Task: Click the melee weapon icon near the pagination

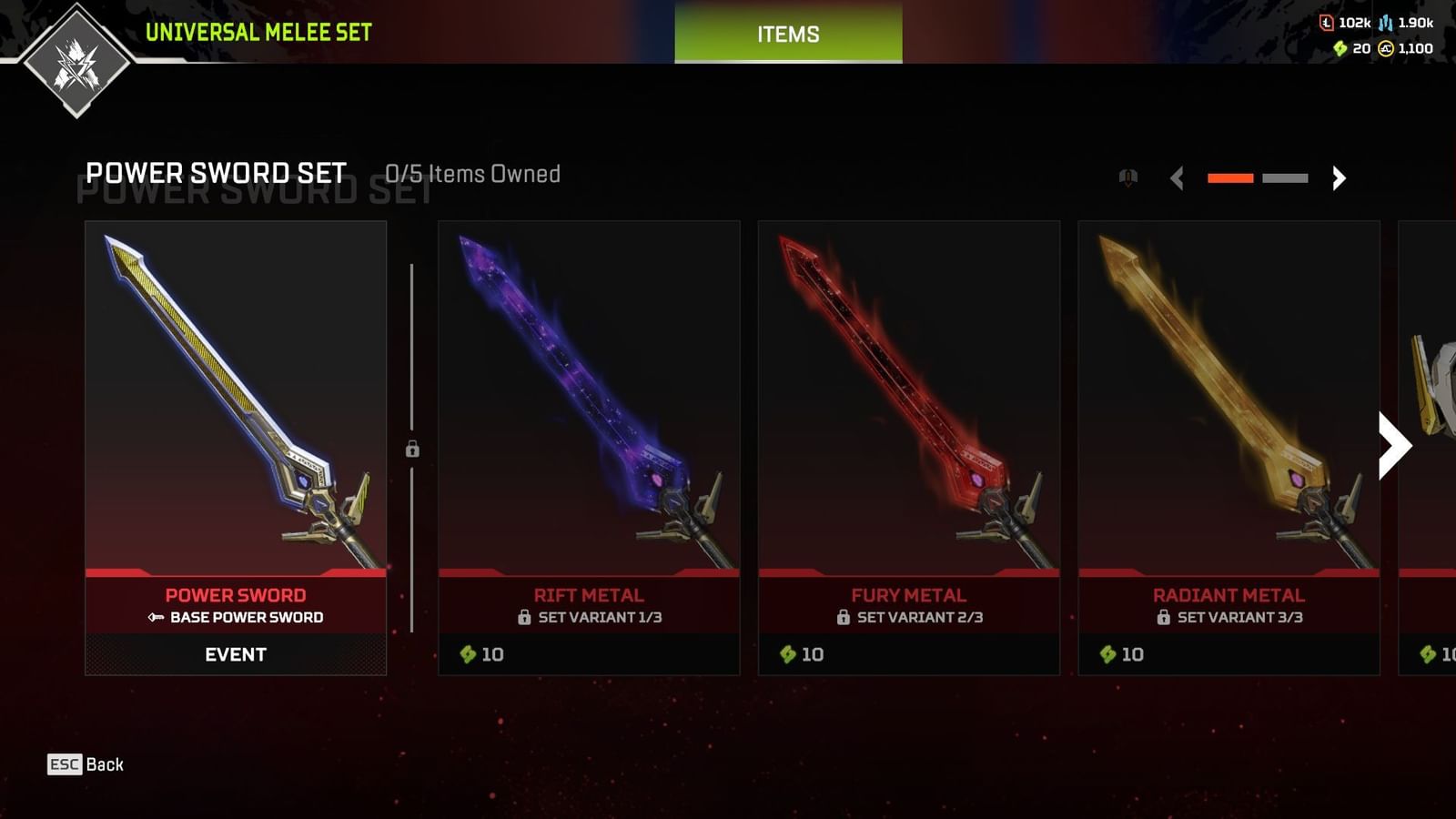Action: tap(1130, 177)
